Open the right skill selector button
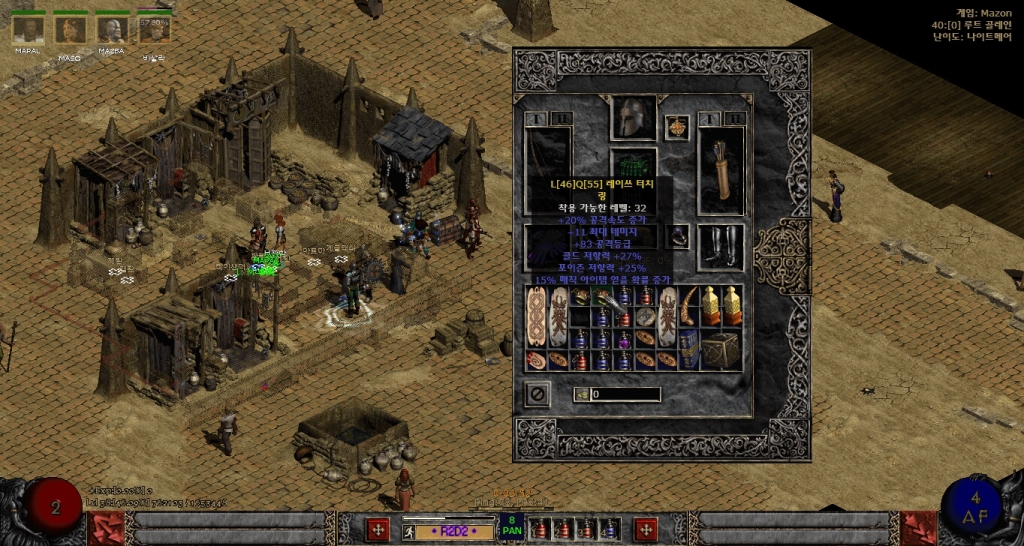1024x546 pixels. [x=646, y=529]
